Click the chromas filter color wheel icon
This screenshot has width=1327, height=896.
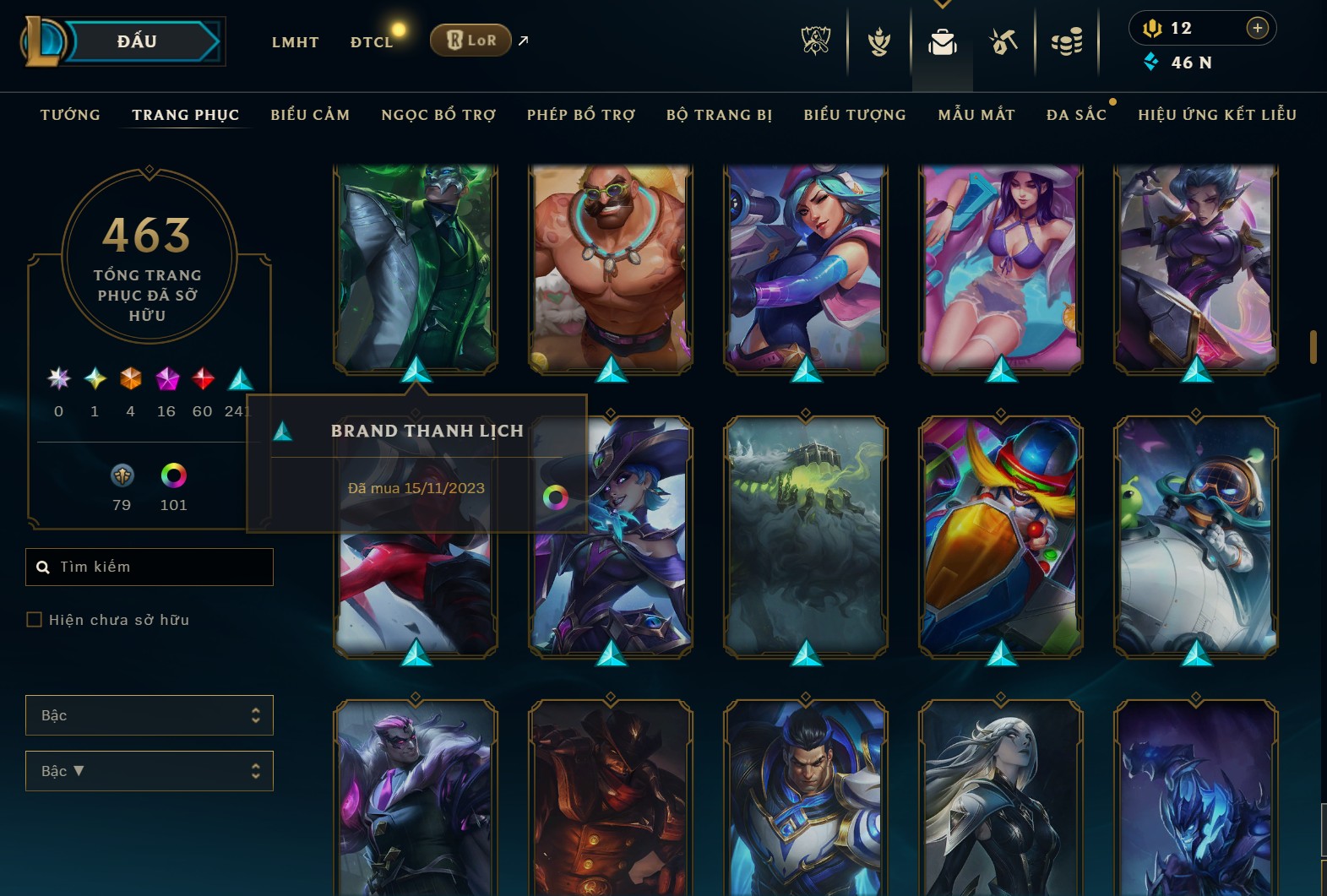[x=174, y=475]
